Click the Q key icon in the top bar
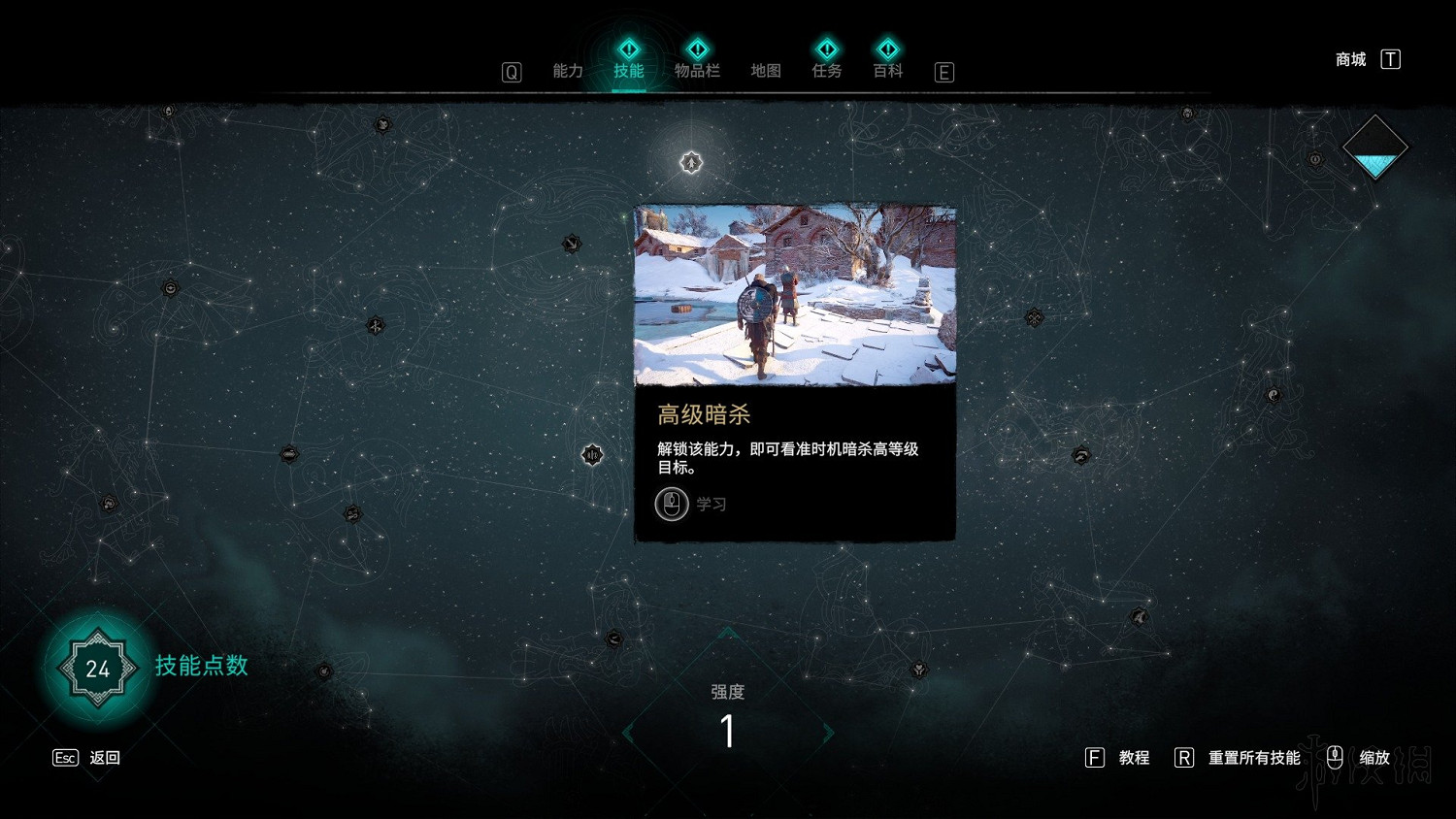 pyautogui.click(x=511, y=72)
